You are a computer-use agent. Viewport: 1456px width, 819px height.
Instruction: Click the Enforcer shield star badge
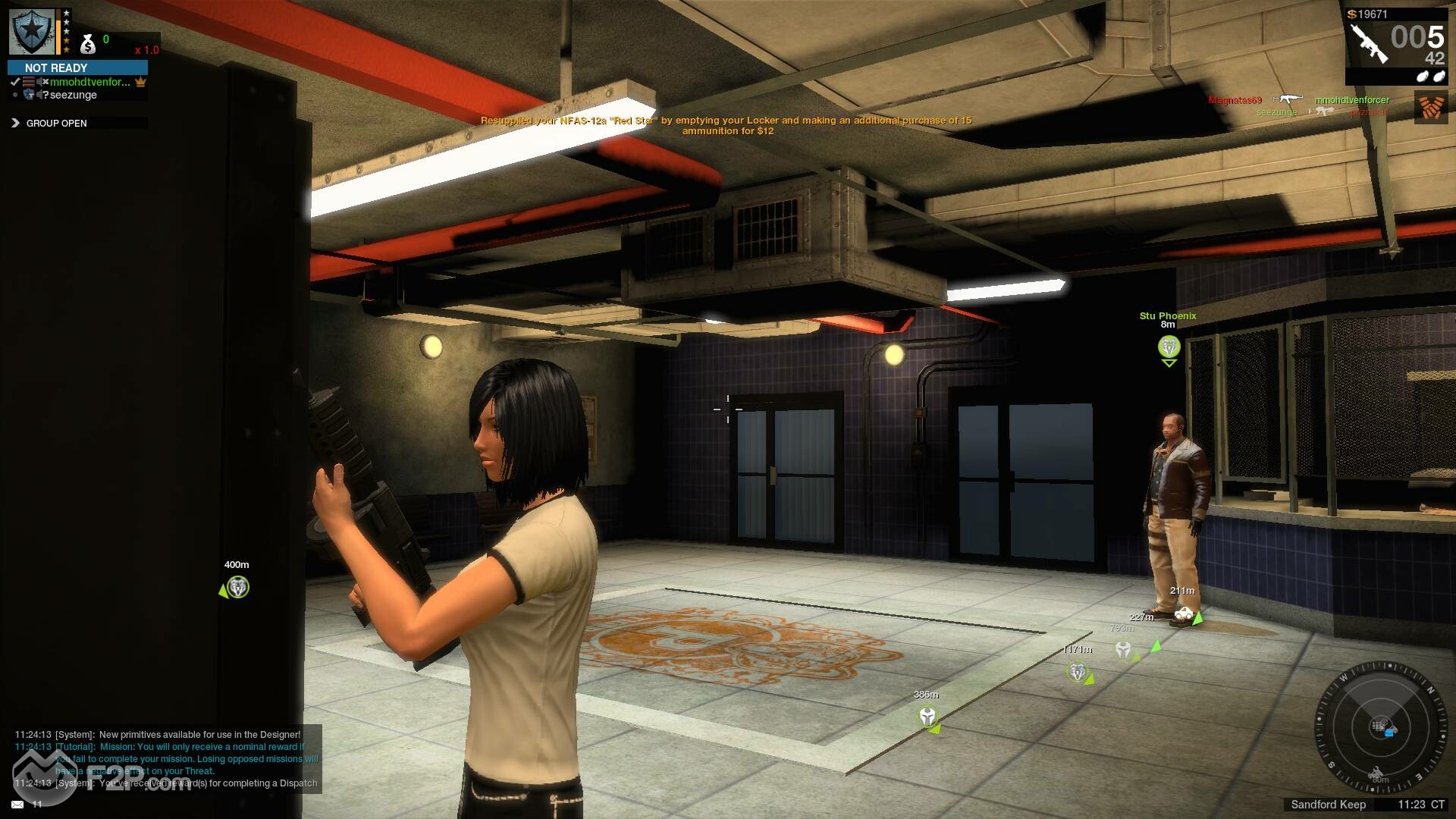32,32
